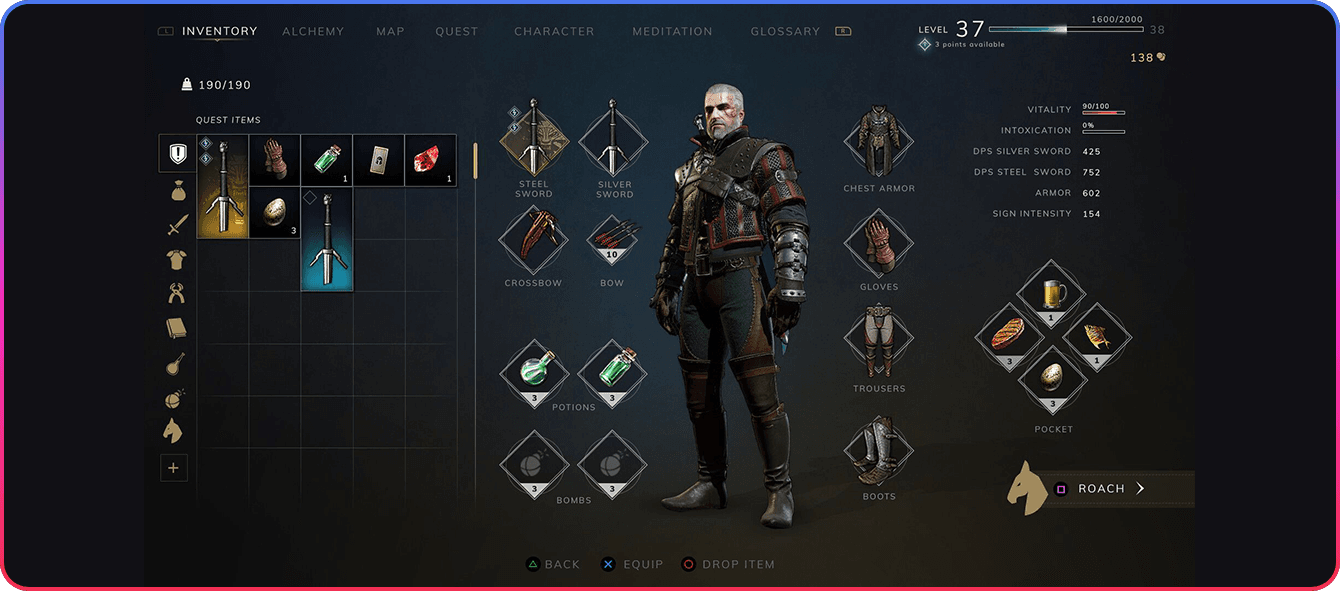The width and height of the screenshot is (1340, 591).
Task: Click the plus button below category icons
Action: 174,467
